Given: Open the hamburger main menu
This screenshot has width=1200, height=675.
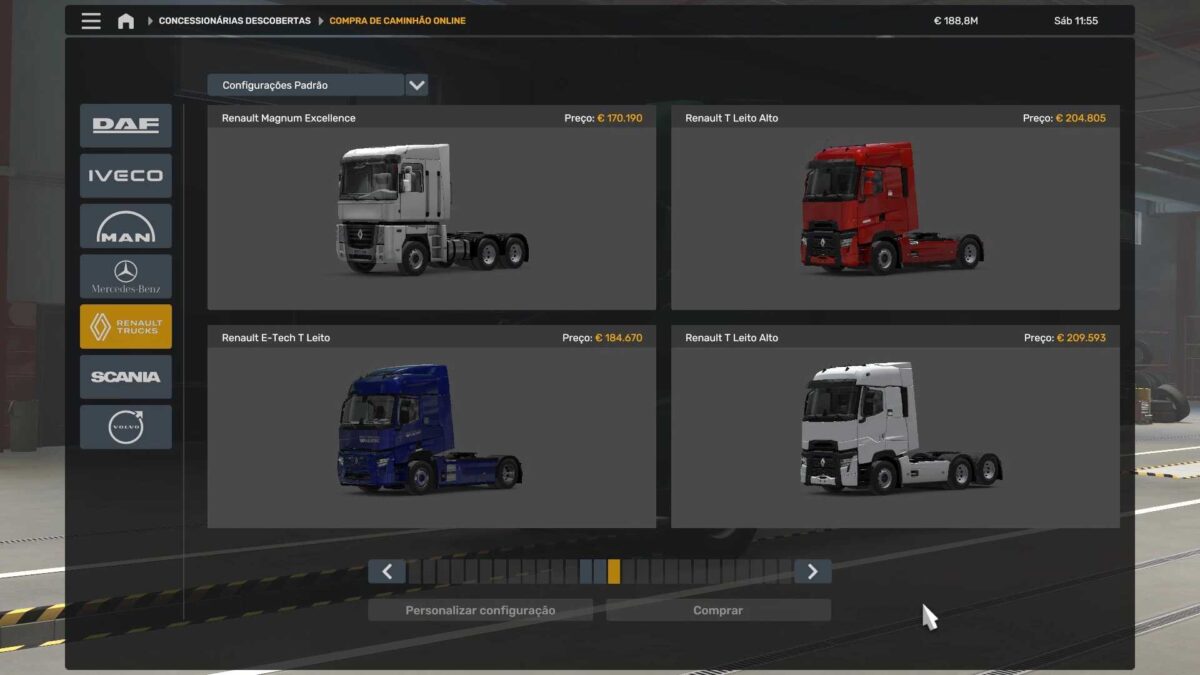Looking at the screenshot, I should tap(91, 21).
